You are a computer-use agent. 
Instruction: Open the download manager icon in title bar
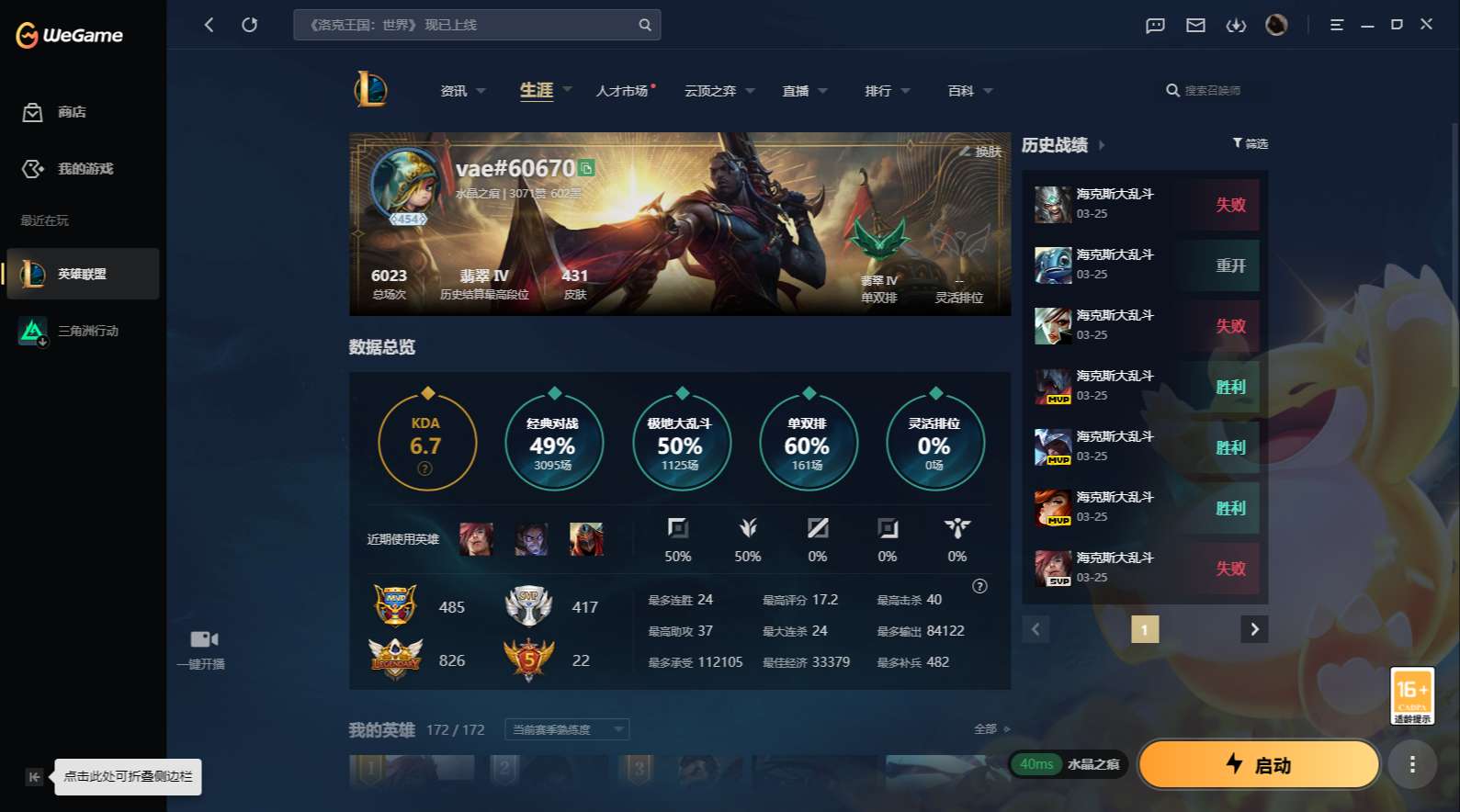1236,25
